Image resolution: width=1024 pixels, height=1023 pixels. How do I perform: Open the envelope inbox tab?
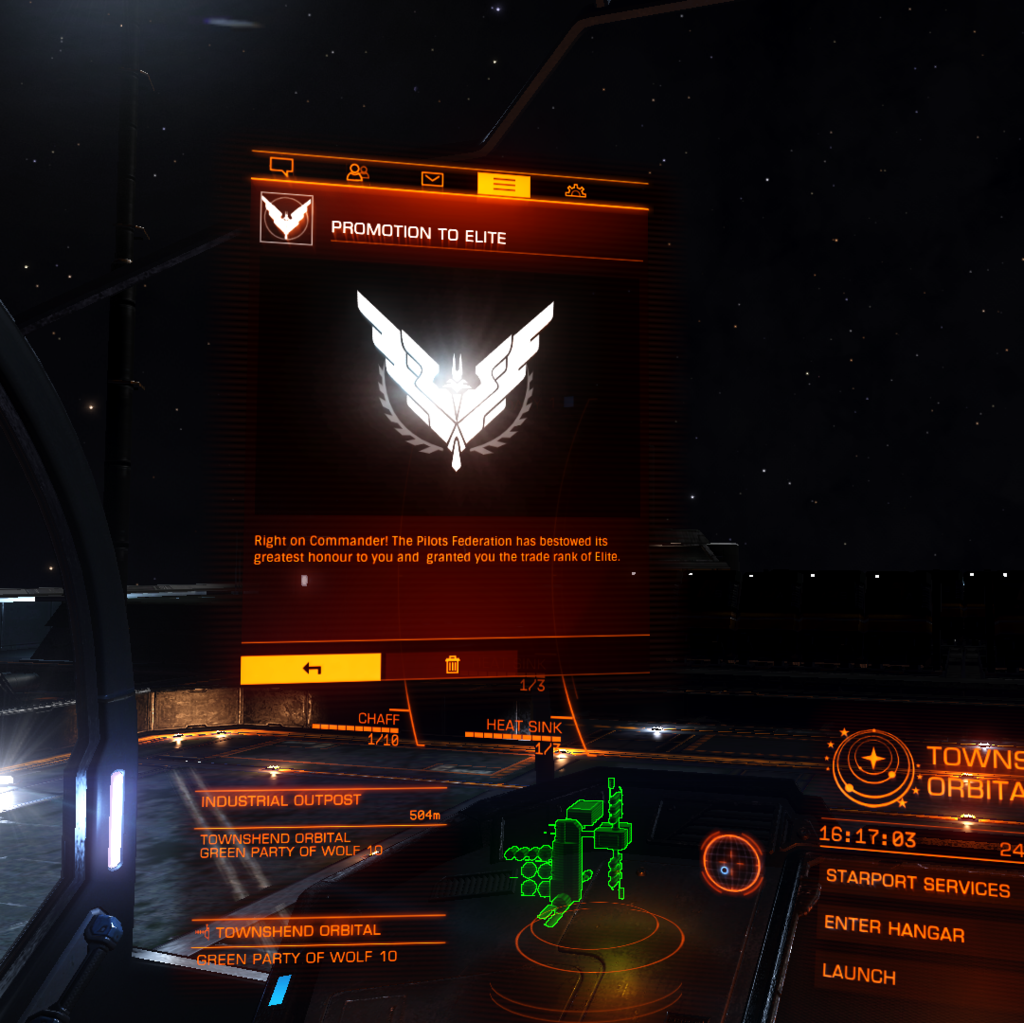pyautogui.click(x=432, y=179)
